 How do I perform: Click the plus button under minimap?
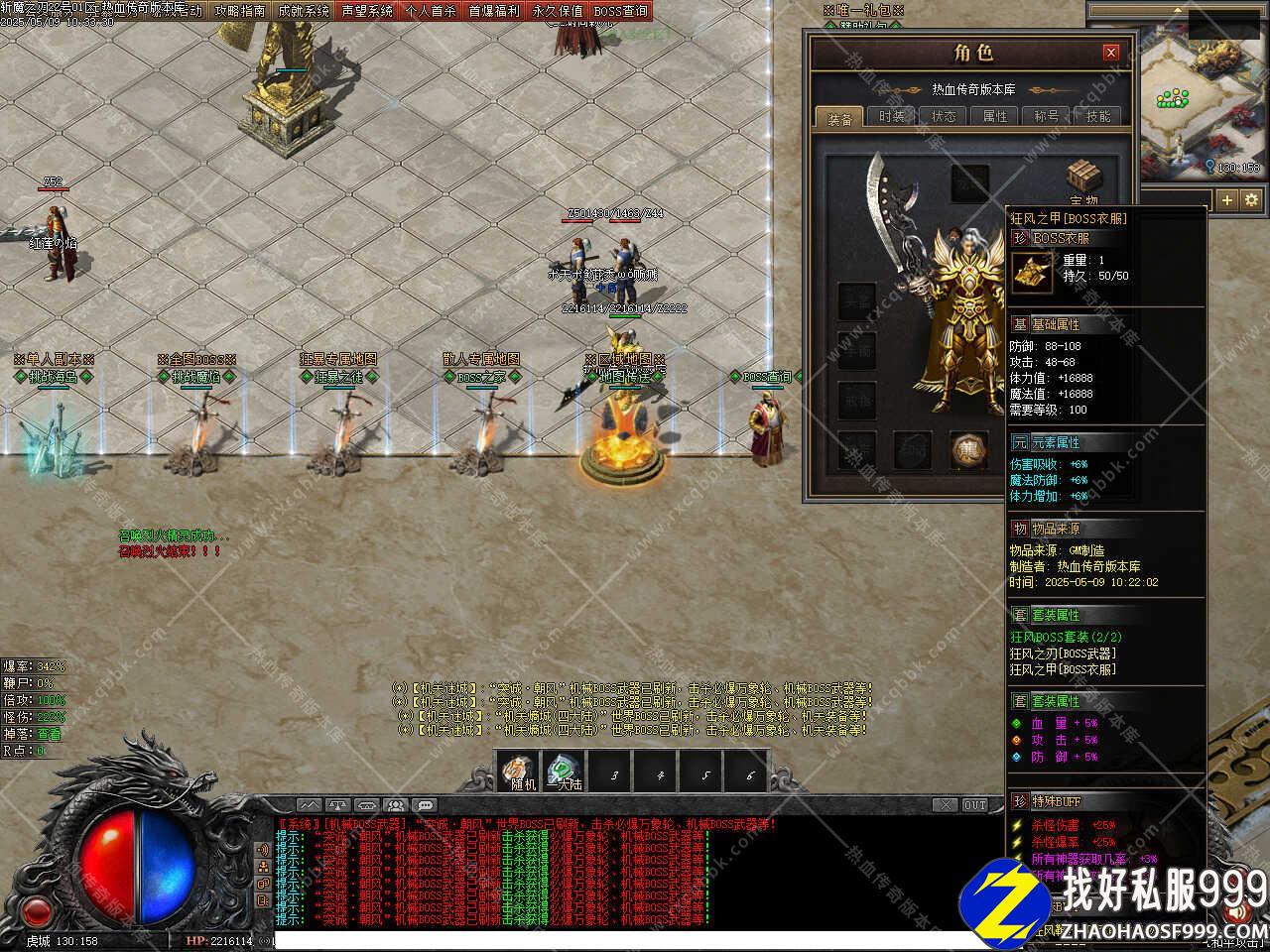[1227, 199]
